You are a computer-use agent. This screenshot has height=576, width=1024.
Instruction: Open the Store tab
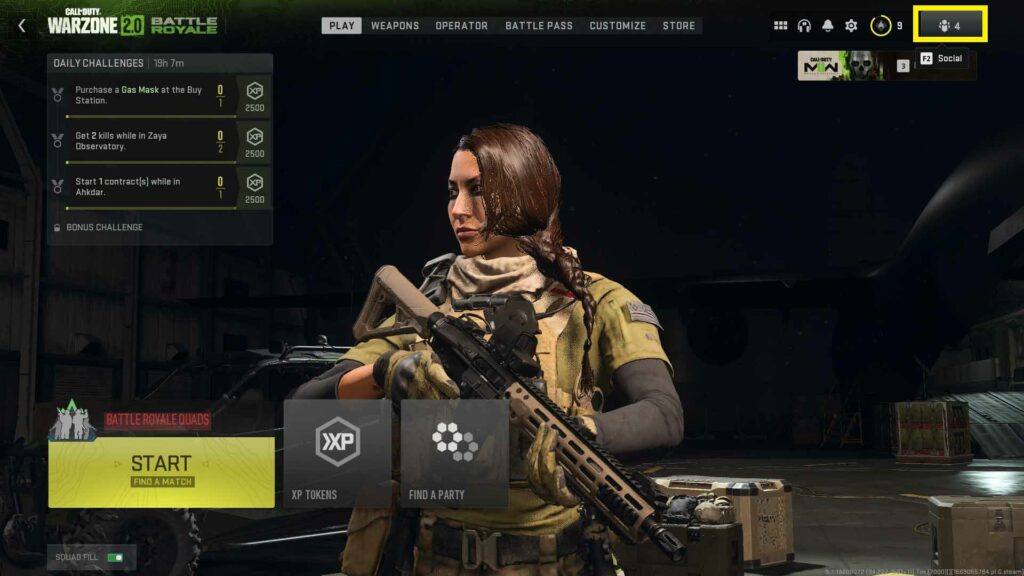679,26
